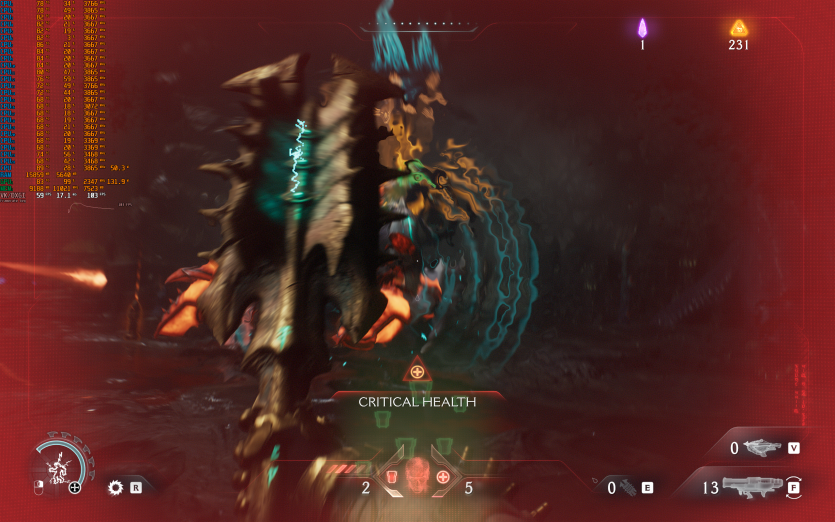The height and width of the screenshot is (522, 835).
Task: Click the purple crystal currency icon
Action: point(644,28)
